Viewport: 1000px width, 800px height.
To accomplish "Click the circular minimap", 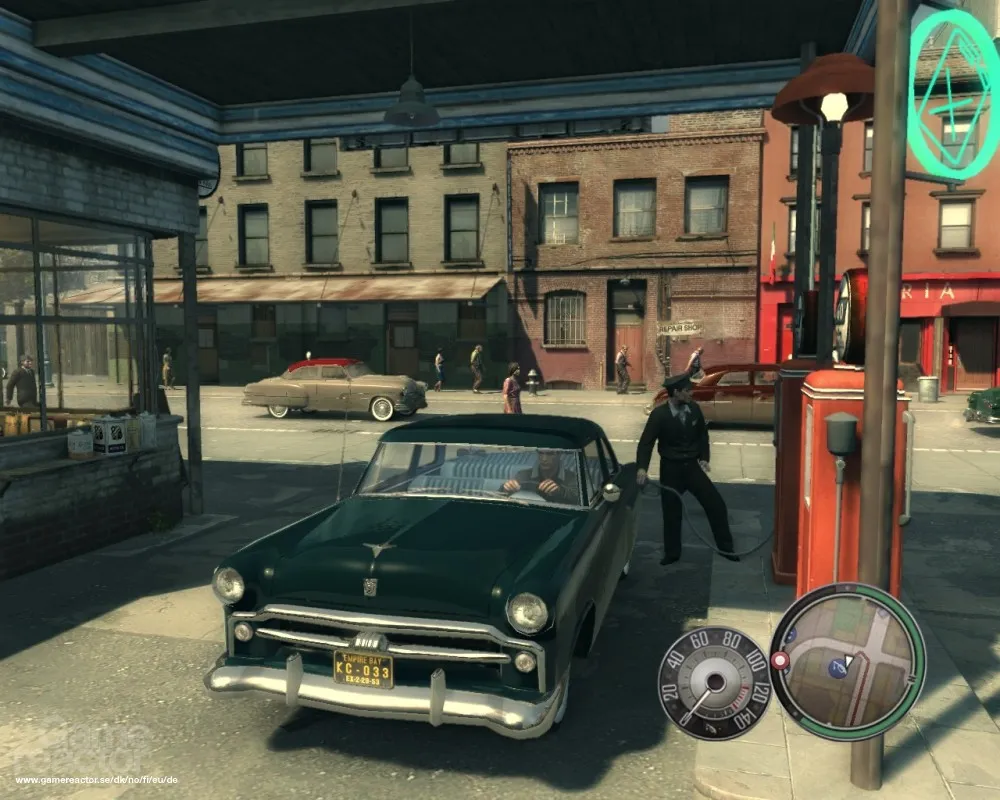I will (x=848, y=661).
